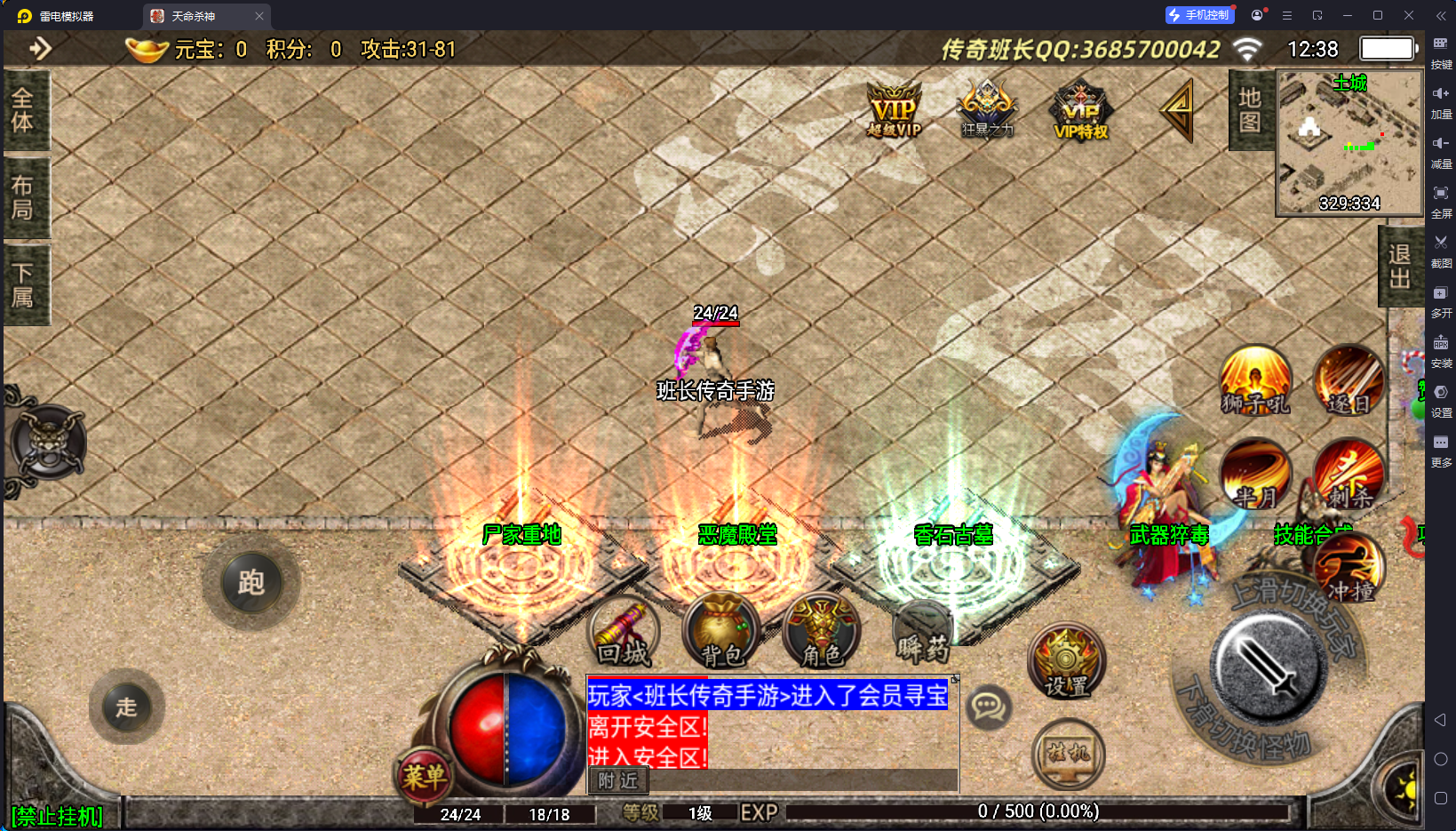
Task: Activate the 半月 skill
Action: (x=1255, y=475)
